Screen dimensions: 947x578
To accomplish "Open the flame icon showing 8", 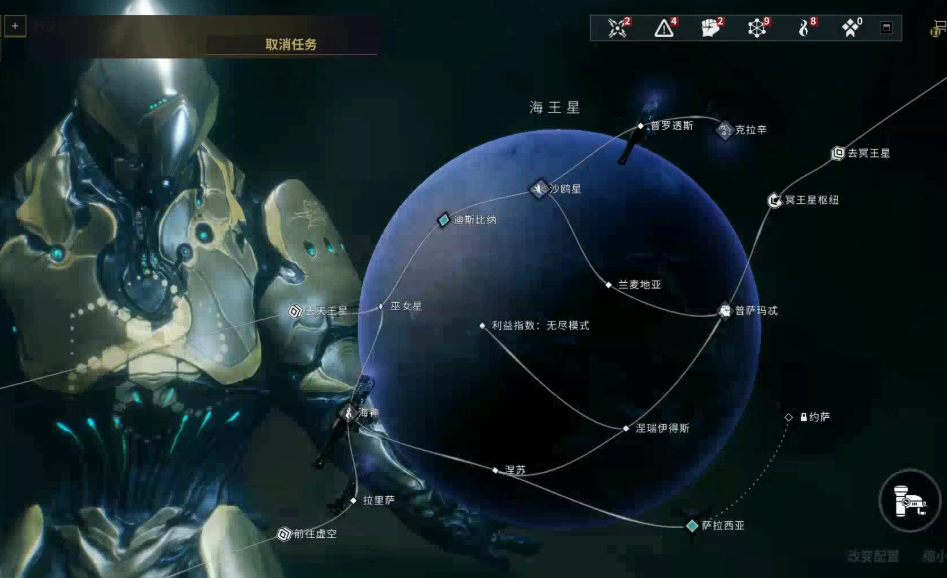I will (x=803, y=28).
